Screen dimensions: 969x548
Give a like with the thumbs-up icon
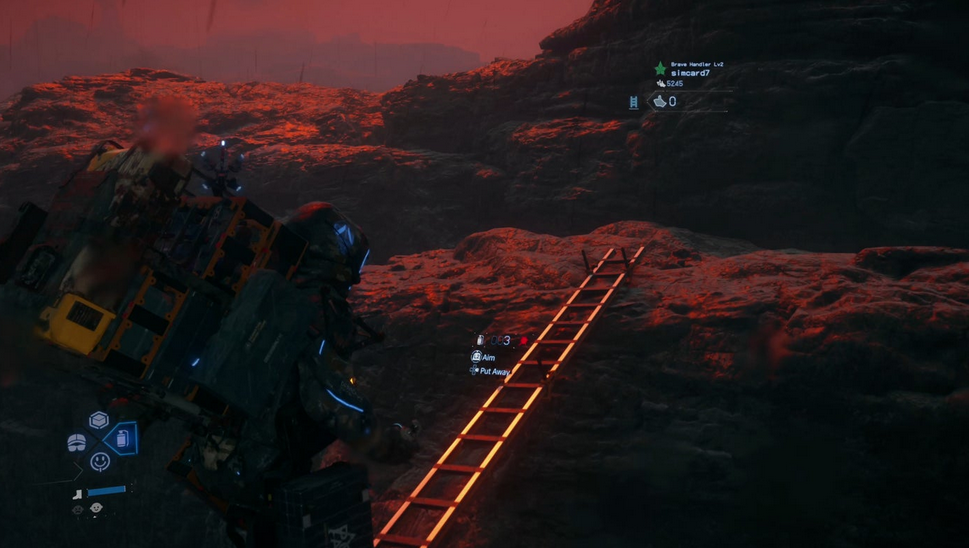(x=659, y=101)
